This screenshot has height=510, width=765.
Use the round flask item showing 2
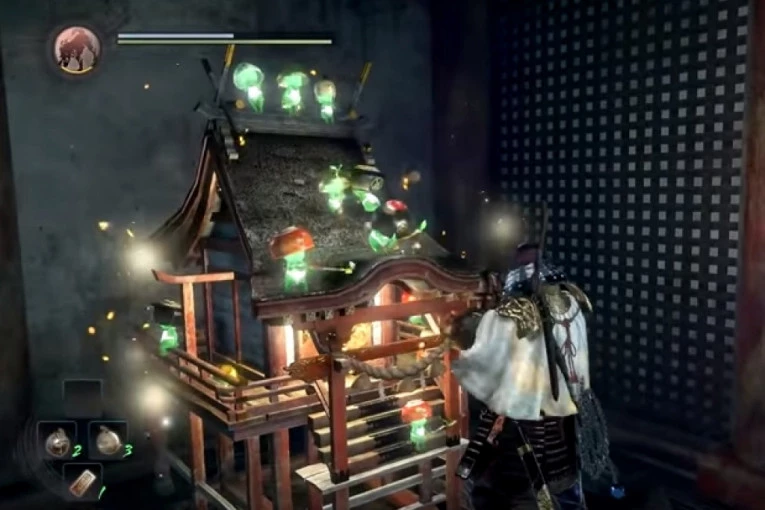(x=57, y=439)
